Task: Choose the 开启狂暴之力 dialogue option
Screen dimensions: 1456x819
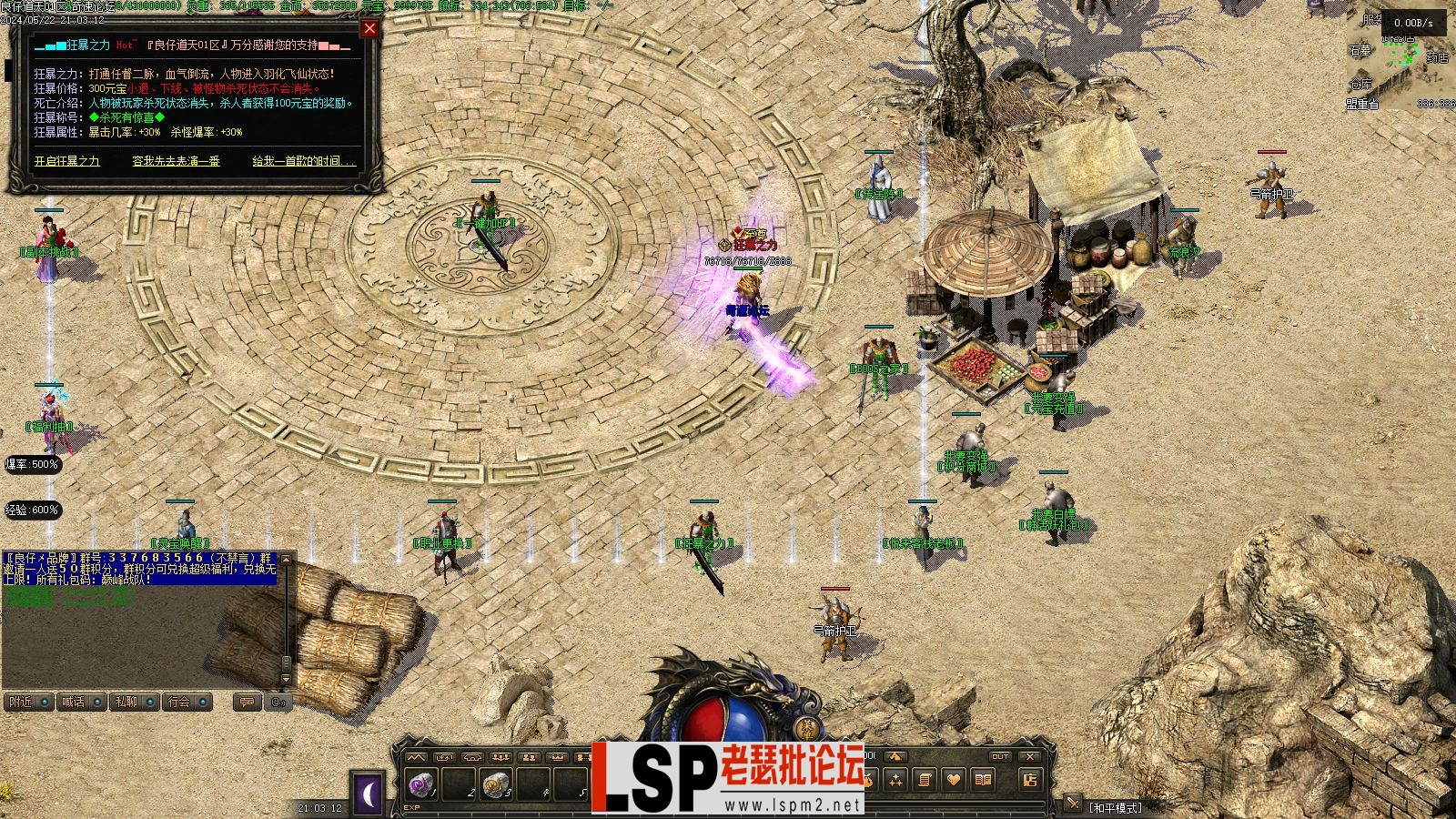Action: tap(67, 161)
